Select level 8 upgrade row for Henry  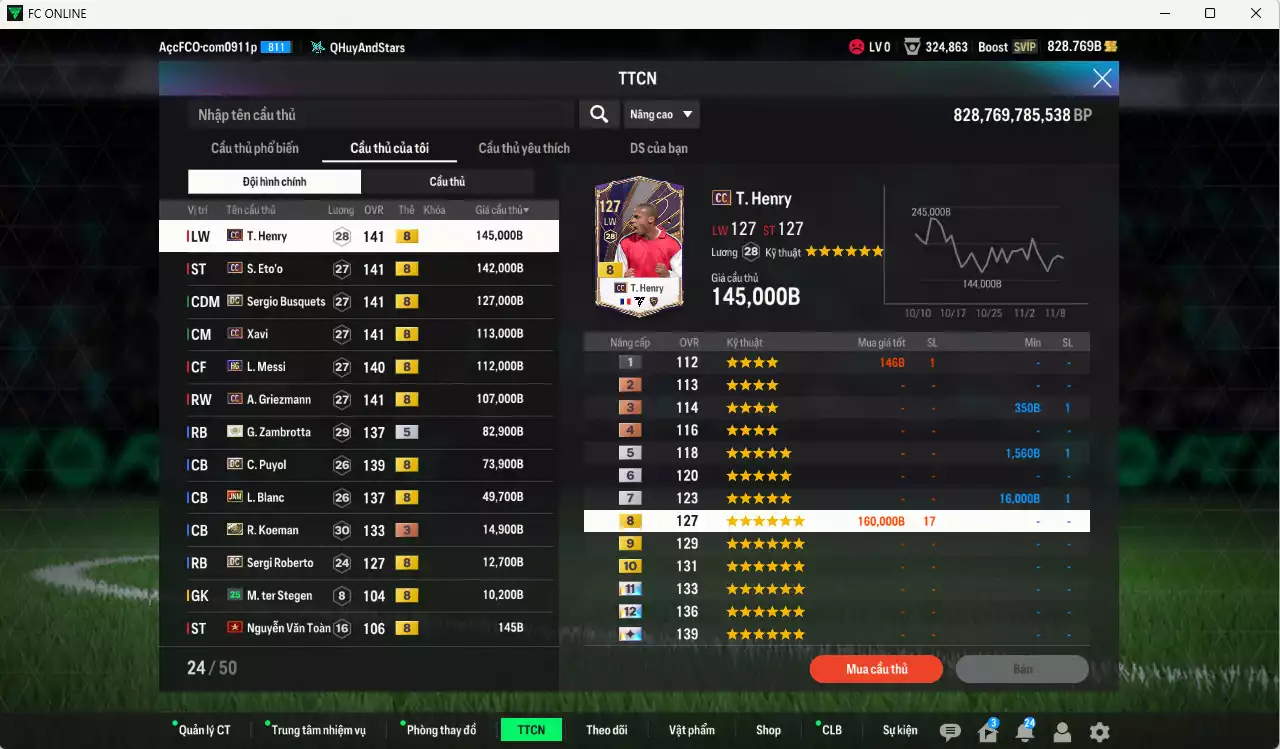(837, 520)
